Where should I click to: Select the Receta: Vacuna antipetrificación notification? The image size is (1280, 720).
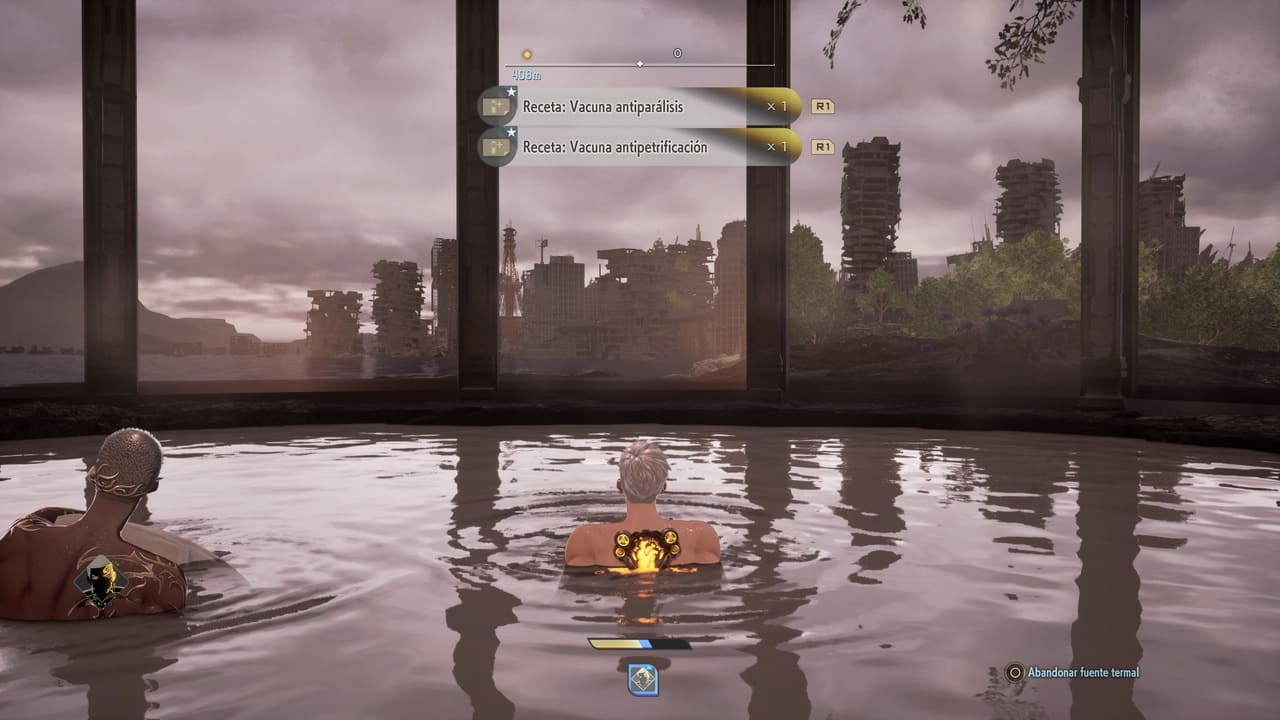point(640,147)
